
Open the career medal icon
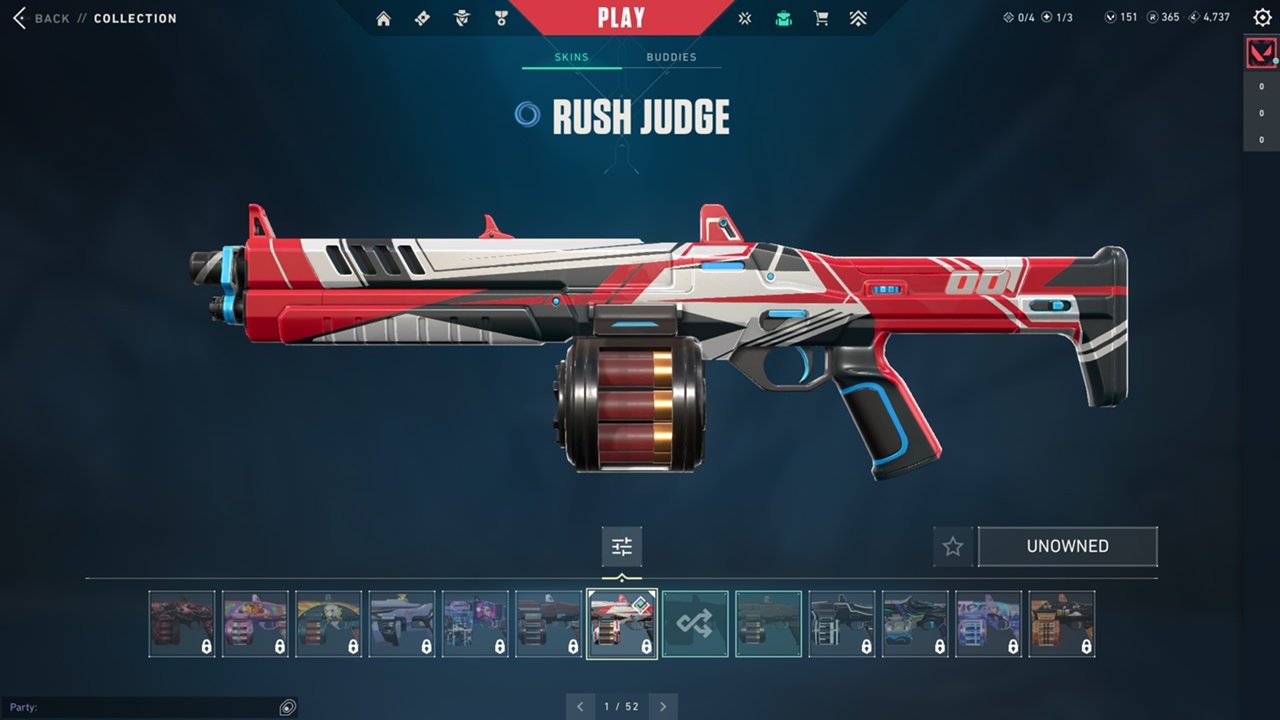[x=501, y=18]
